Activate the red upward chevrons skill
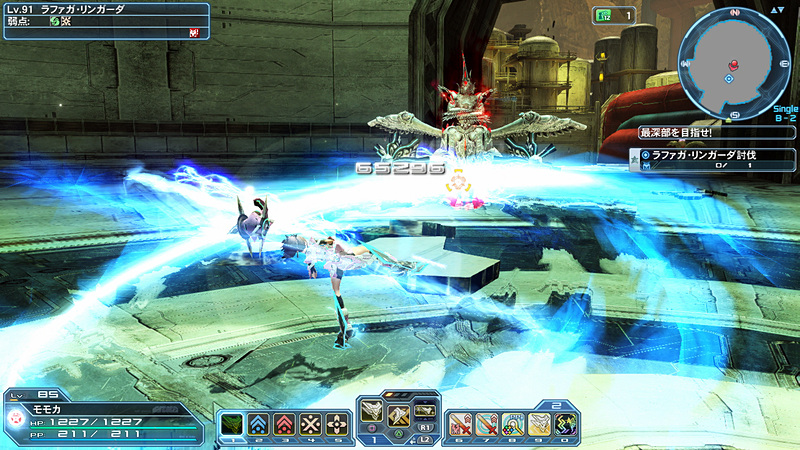Viewport: 800px width, 450px height. click(x=285, y=423)
